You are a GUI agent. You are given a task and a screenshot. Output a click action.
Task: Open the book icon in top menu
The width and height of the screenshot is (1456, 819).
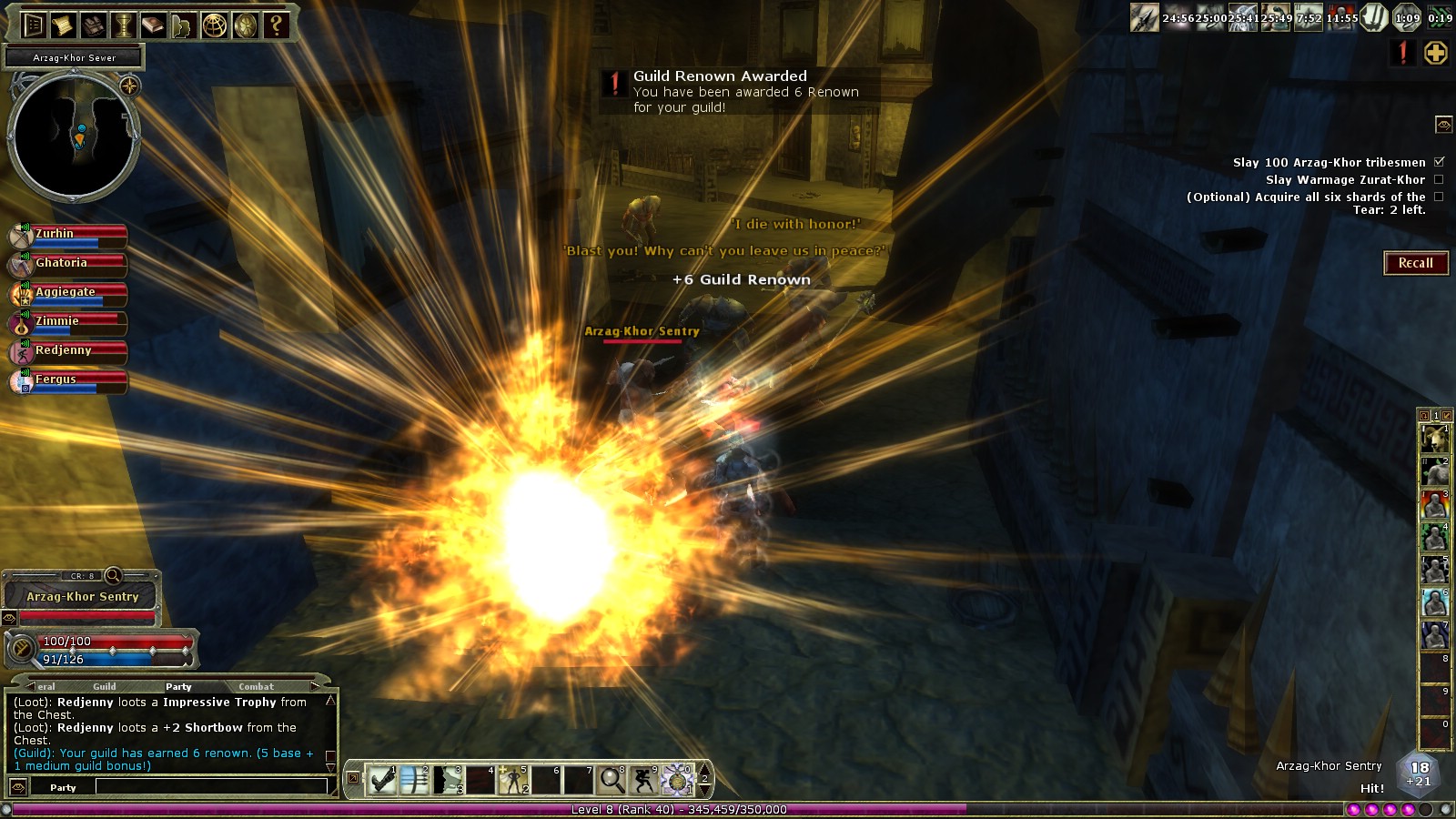pyautogui.click(x=153, y=25)
